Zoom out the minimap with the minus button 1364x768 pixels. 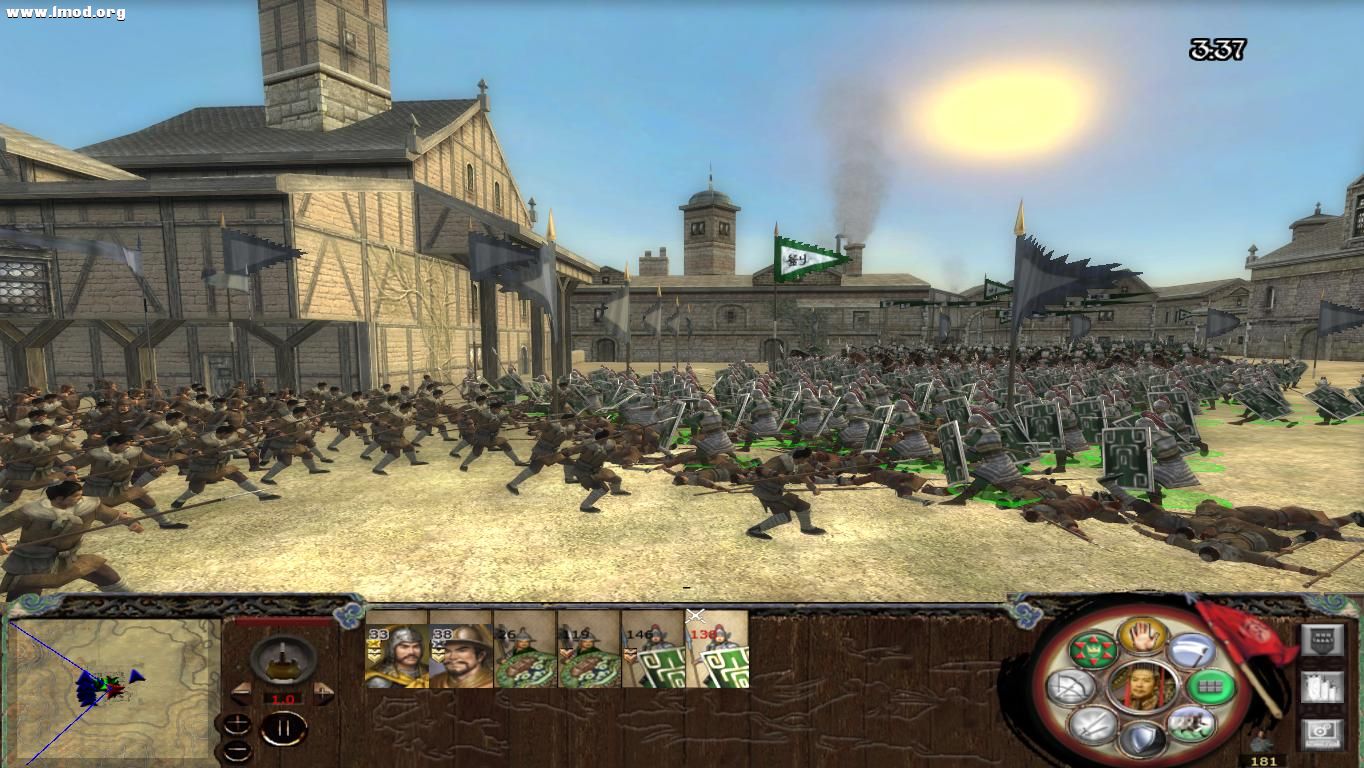237,750
